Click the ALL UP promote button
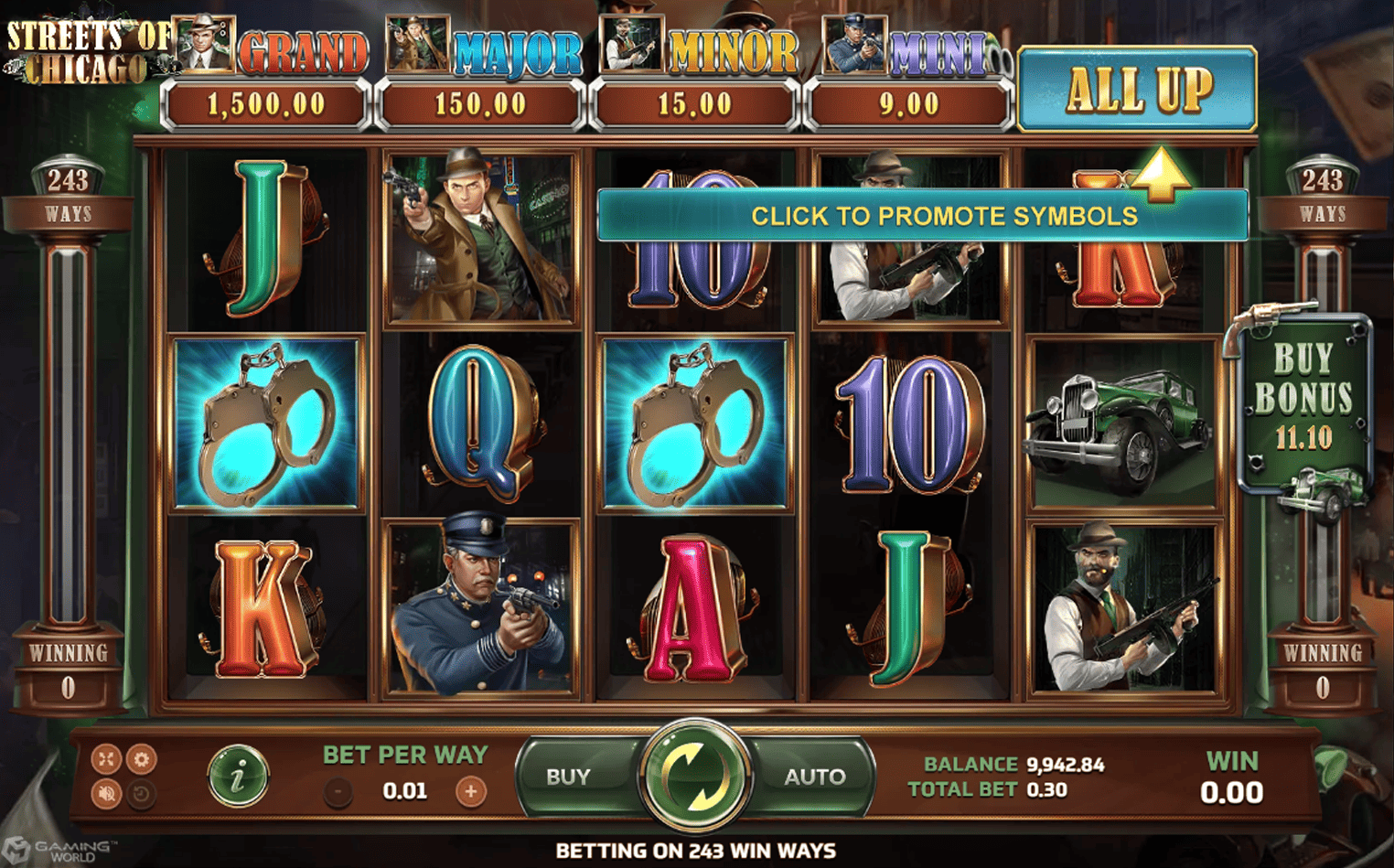The width and height of the screenshot is (1394, 868). point(1137,90)
